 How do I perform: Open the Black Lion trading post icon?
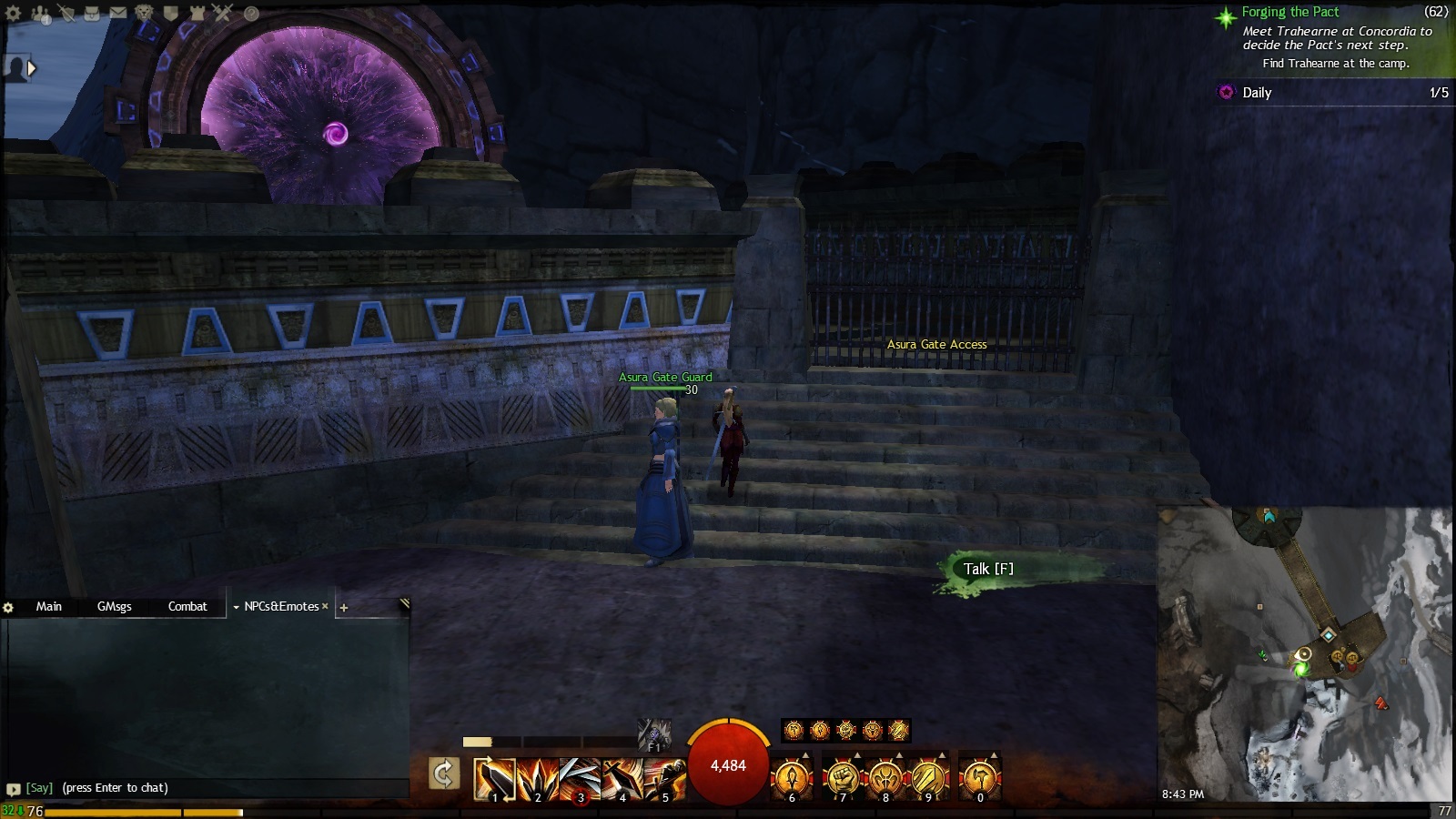[145, 14]
